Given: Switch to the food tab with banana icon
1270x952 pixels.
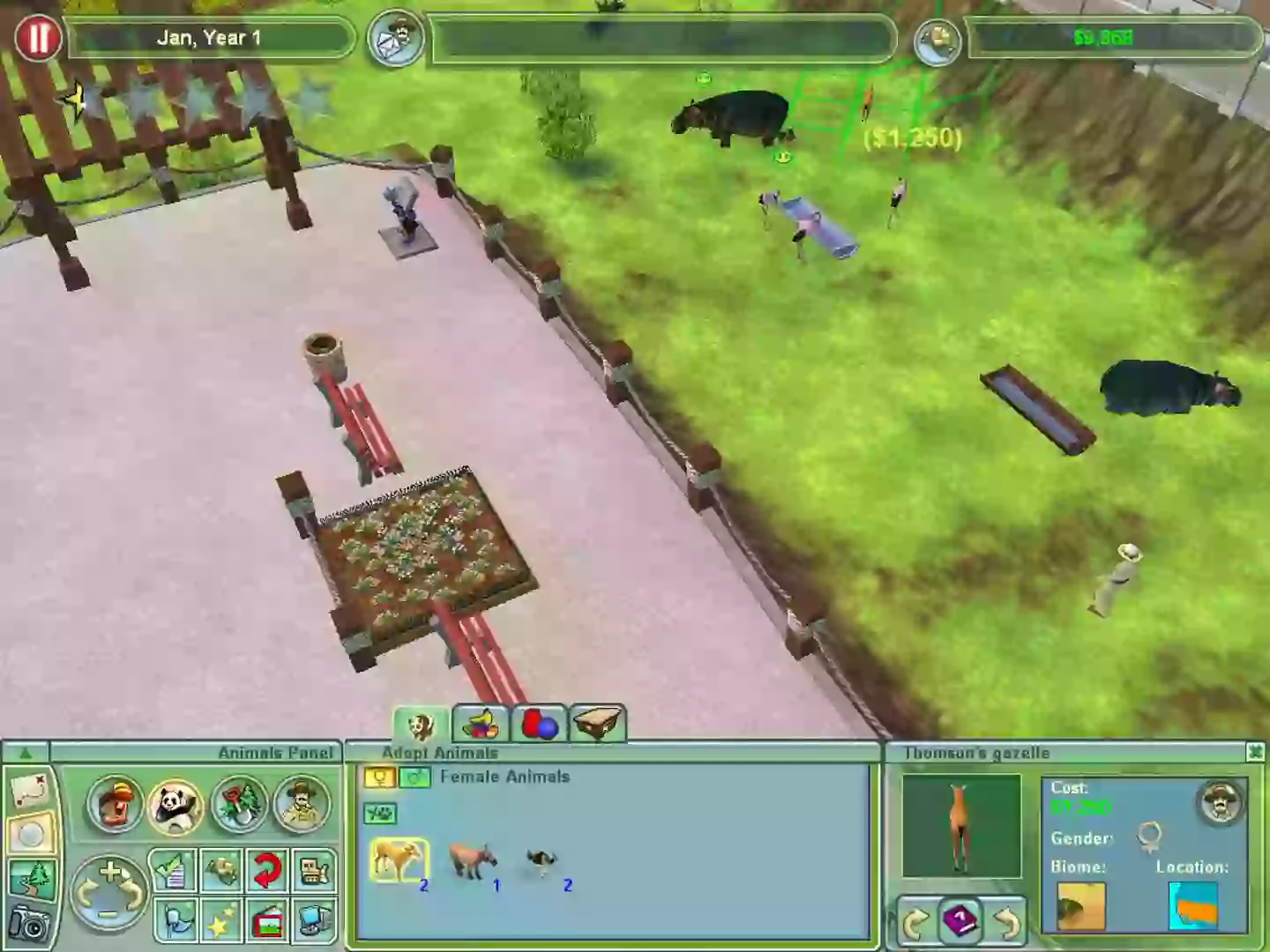Looking at the screenshot, I should (x=481, y=724).
